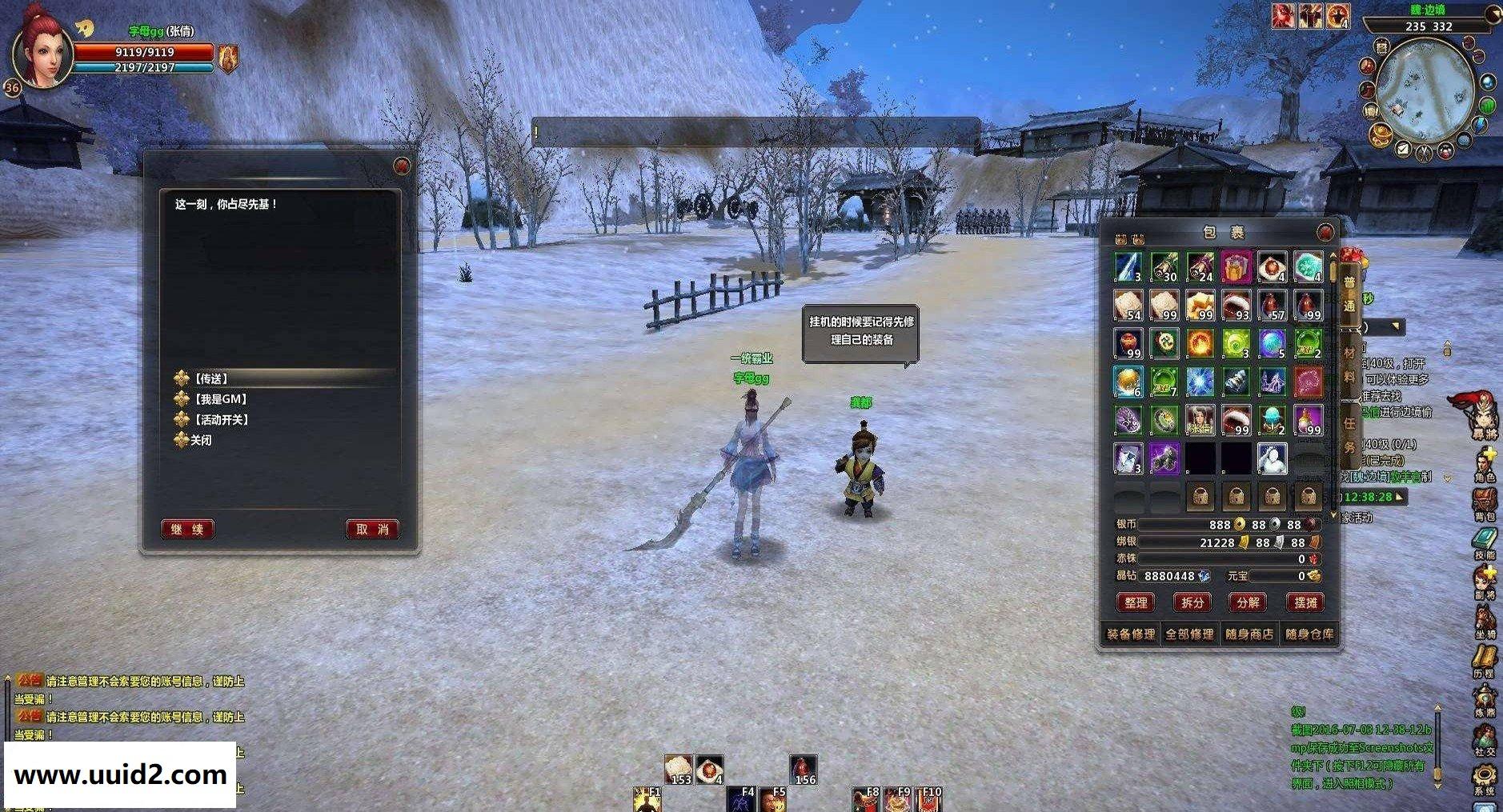The image size is (1503, 812).
Task: Click the 分解 decompose button
Action: click(x=1248, y=602)
